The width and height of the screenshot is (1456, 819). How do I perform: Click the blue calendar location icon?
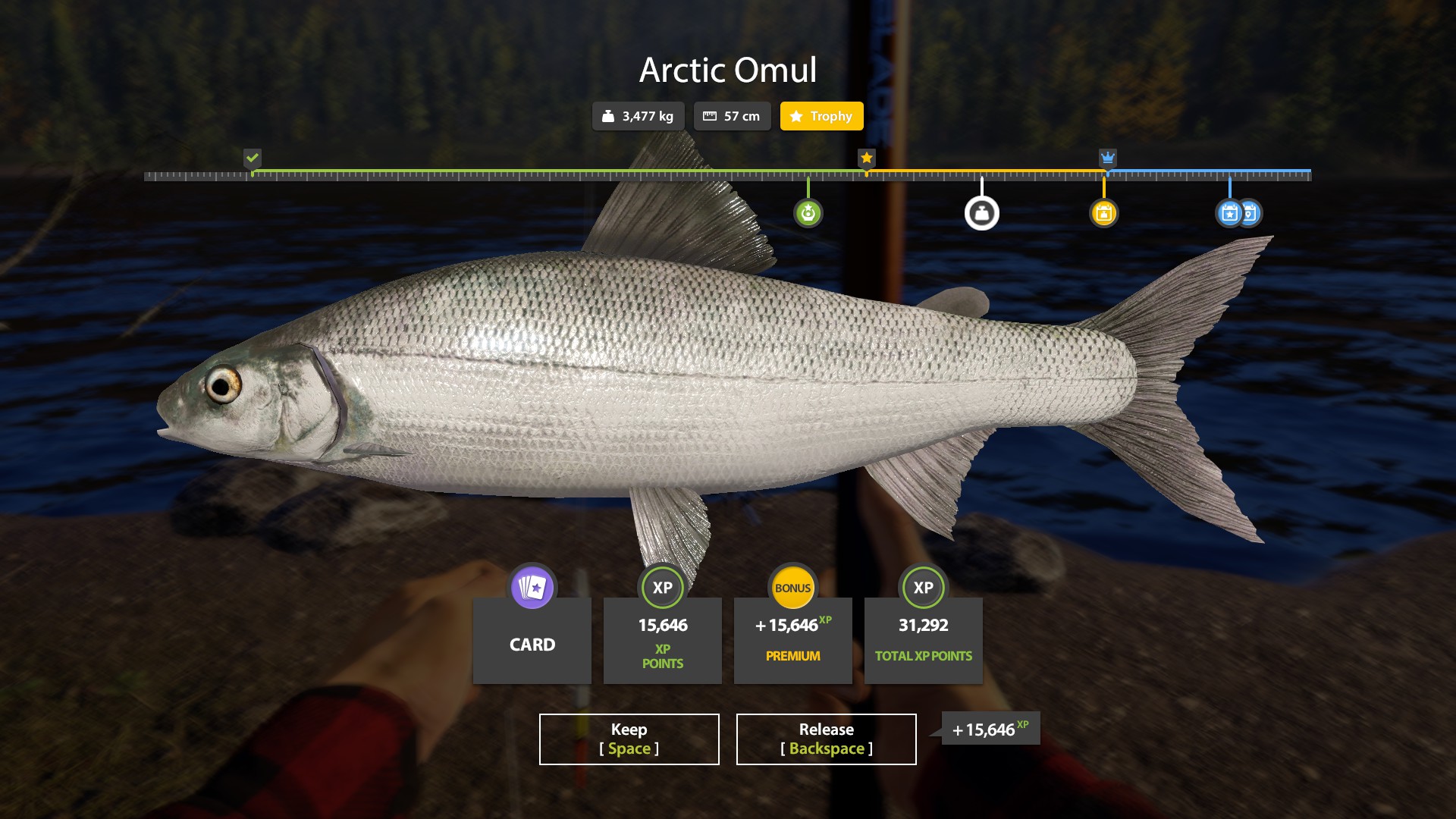pyautogui.click(x=1250, y=213)
